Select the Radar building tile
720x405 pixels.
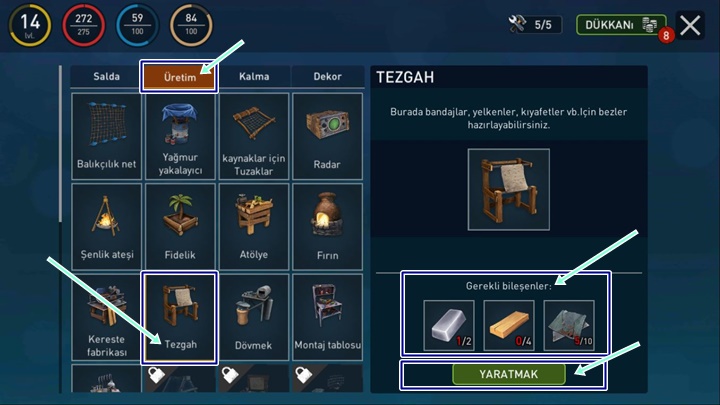[327, 136]
